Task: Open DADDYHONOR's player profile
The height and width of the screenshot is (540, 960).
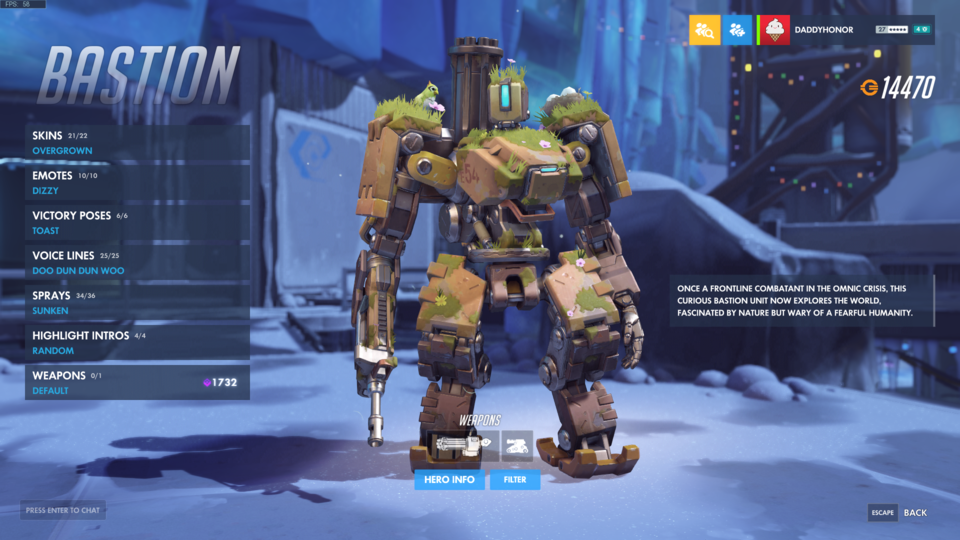Action: tap(823, 30)
